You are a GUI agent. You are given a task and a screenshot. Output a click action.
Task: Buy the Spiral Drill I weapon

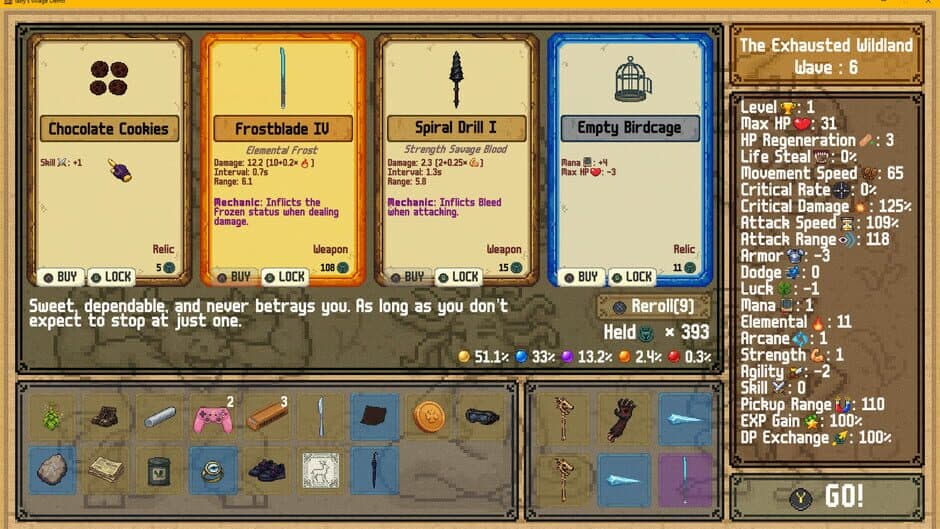point(408,277)
